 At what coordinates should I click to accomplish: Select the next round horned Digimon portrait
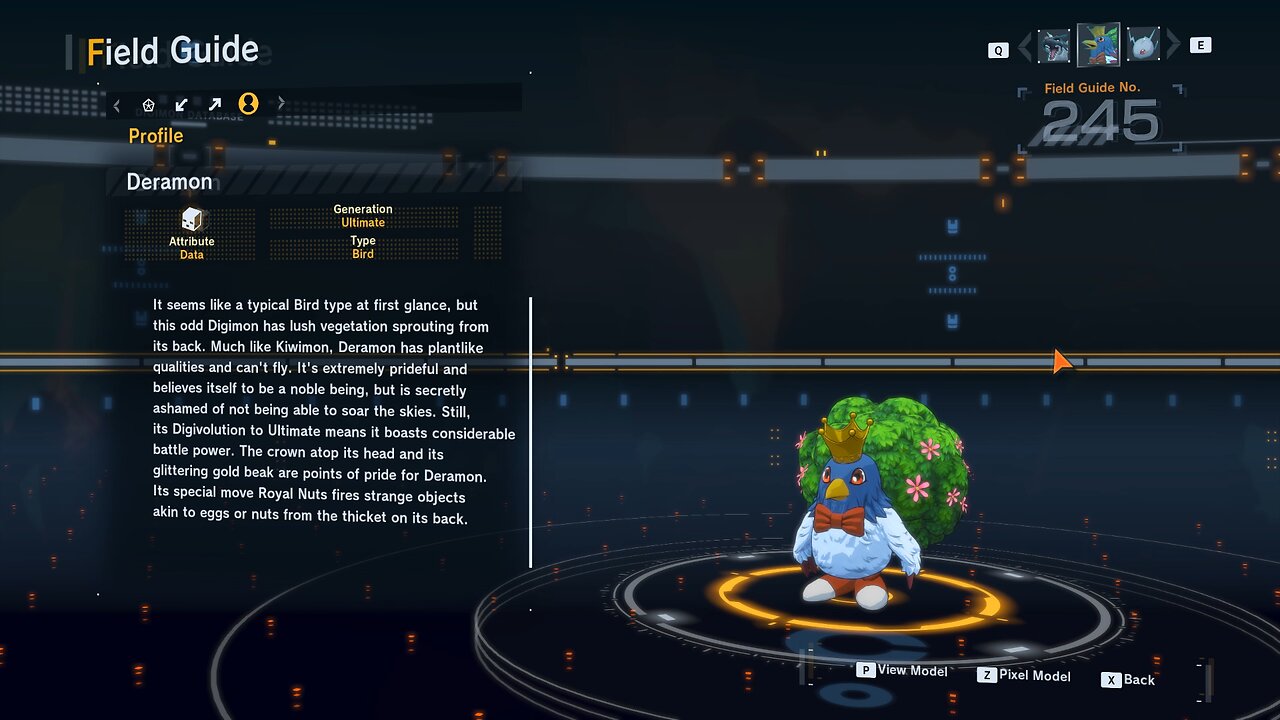coord(1143,45)
